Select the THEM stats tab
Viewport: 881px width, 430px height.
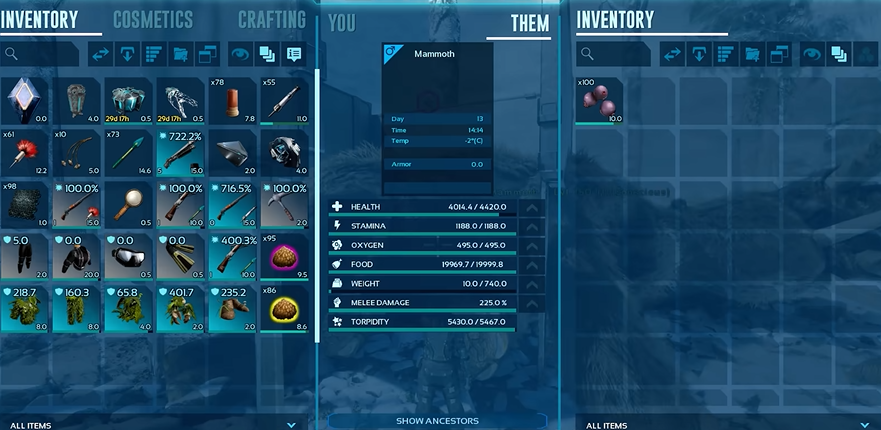click(529, 23)
